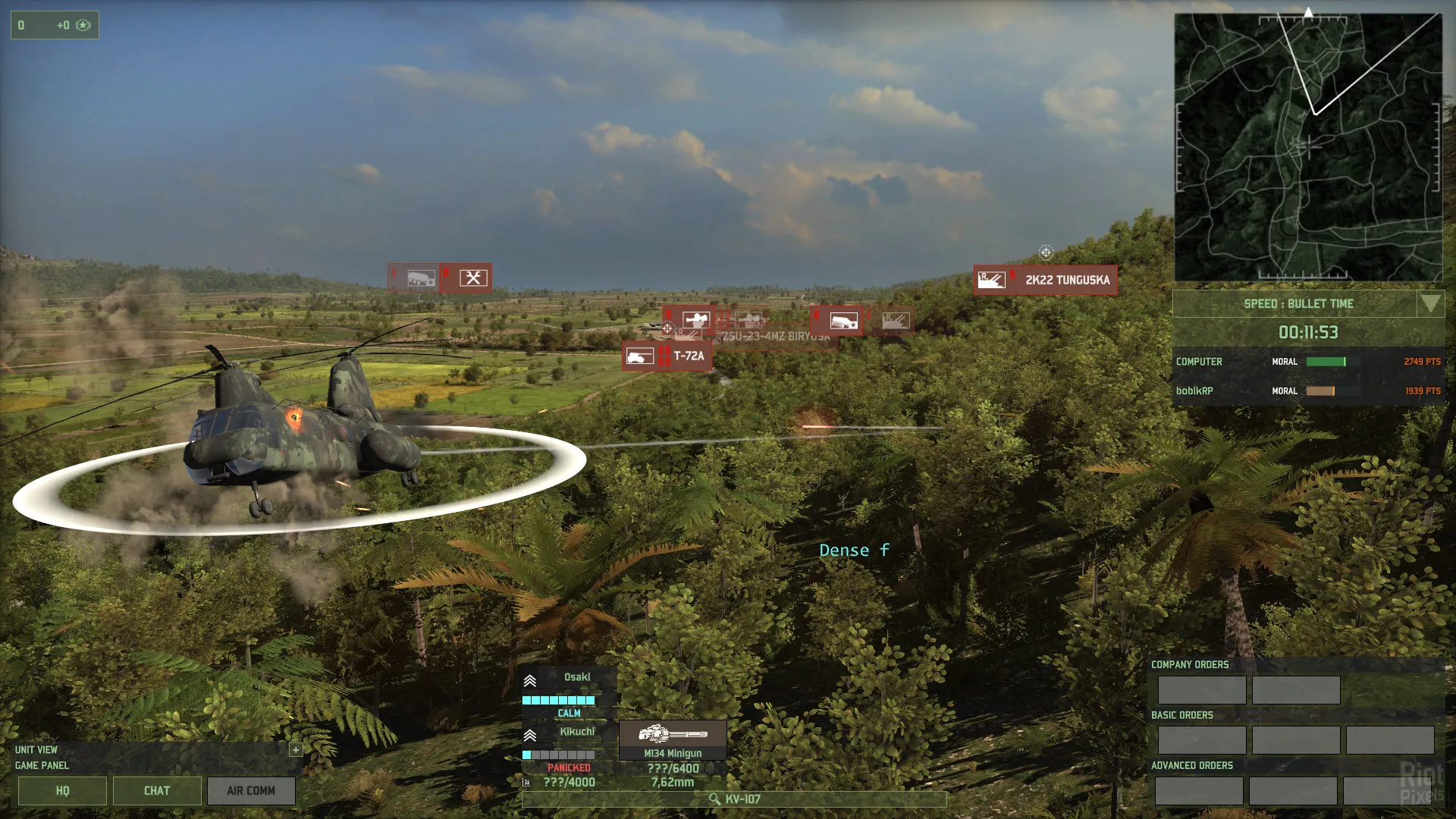Select the 2K22 Tunguska unit label
This screenshot has width=1456, height=819.
coord(1045,280)
